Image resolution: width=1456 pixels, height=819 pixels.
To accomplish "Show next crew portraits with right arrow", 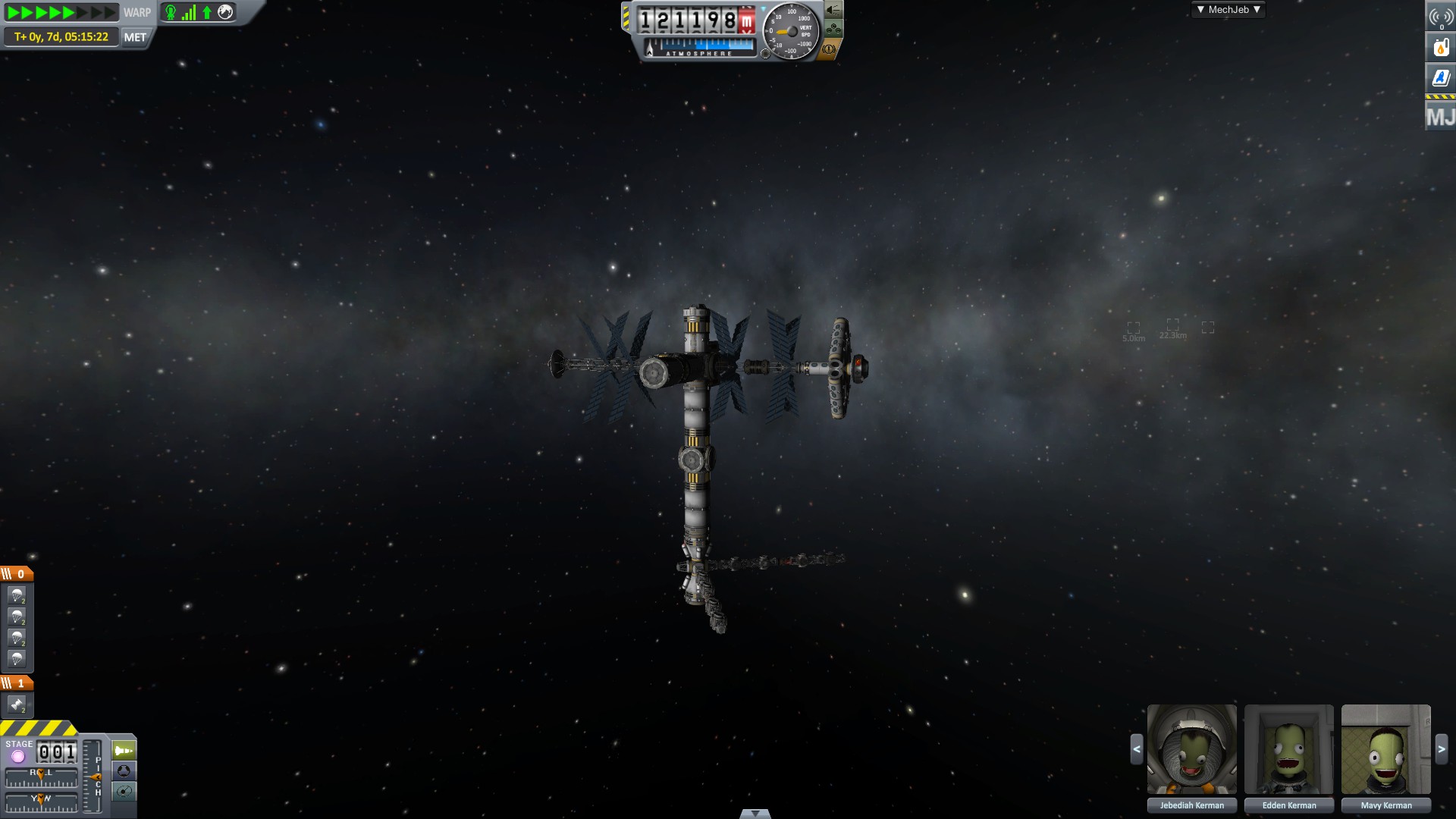I will [1442, 749].
